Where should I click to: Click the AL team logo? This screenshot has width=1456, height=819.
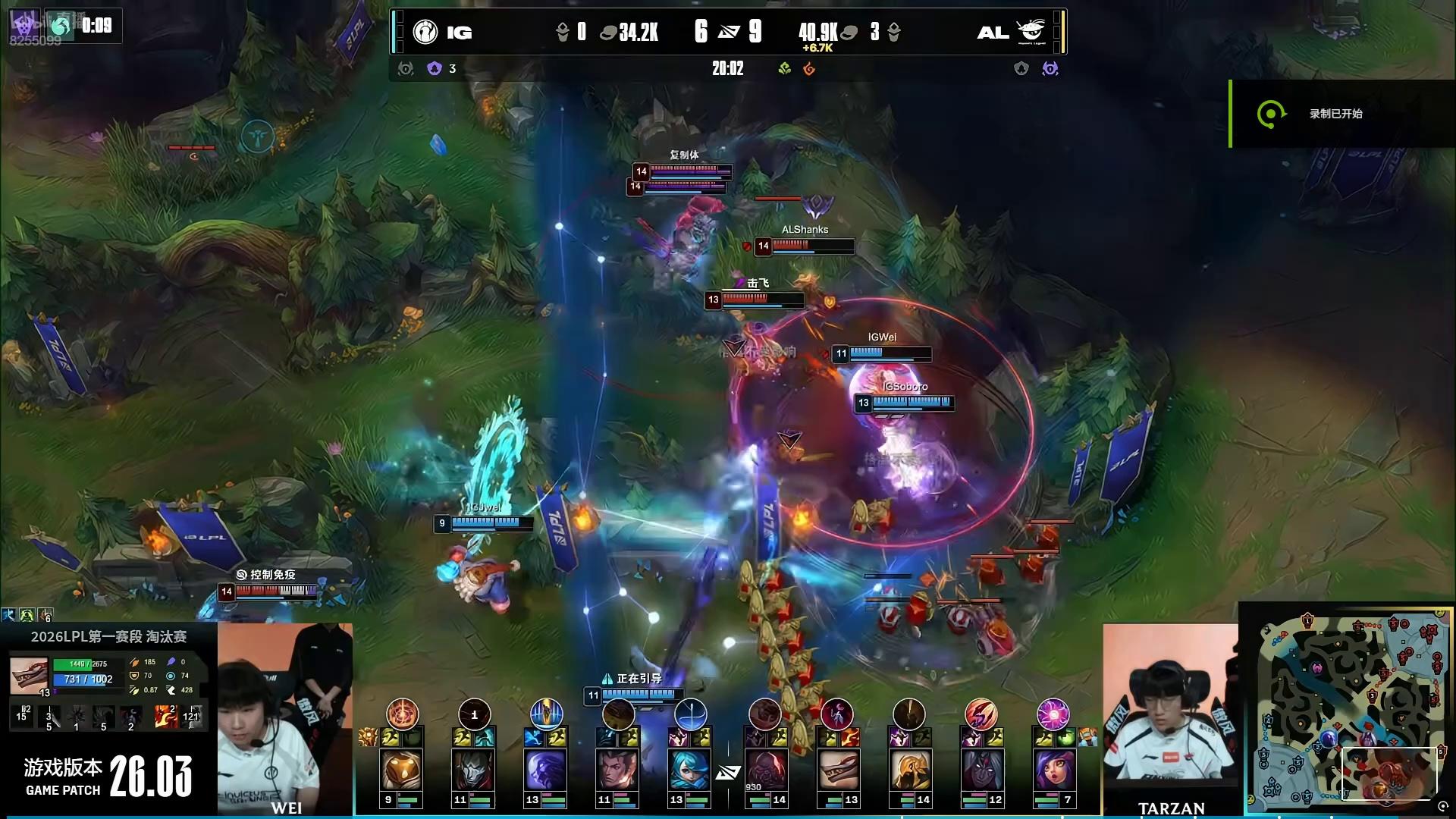(1031, 32)
